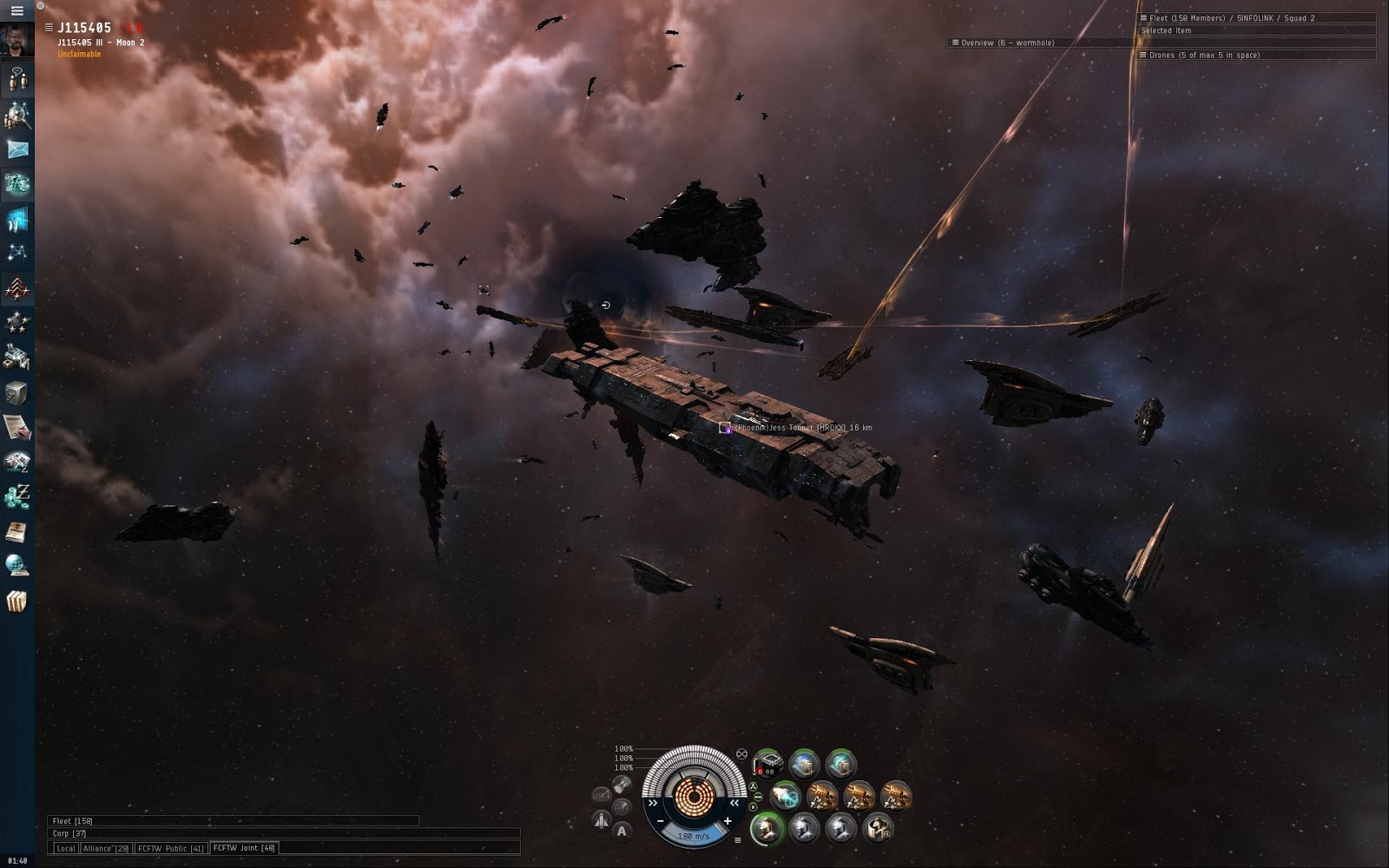Decrease ship speed with minus button
Image resolution: width=1389 pixels, height=868 pixels.
[x=661, y=821]
